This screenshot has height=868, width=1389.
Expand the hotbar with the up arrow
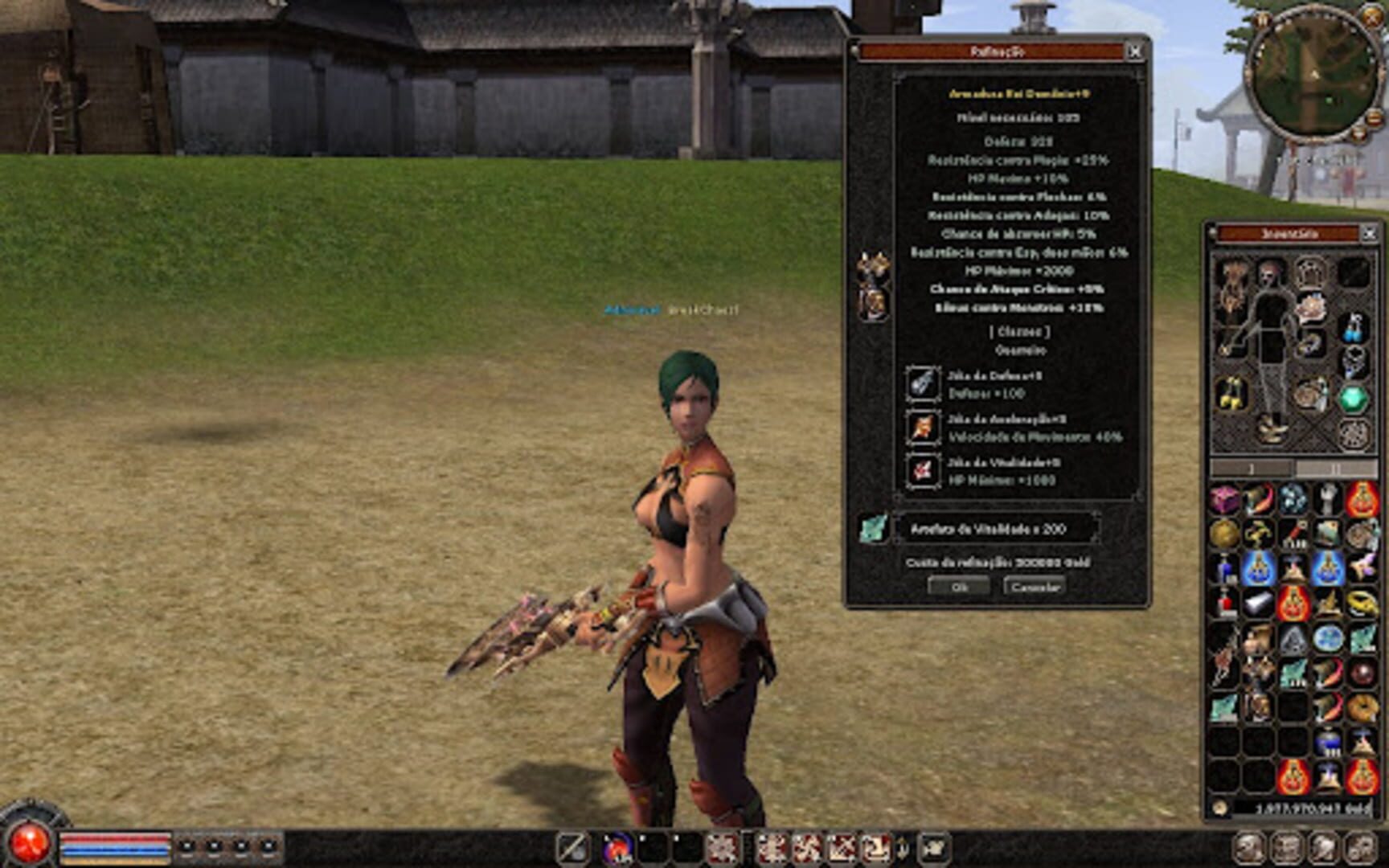(904, 845)
